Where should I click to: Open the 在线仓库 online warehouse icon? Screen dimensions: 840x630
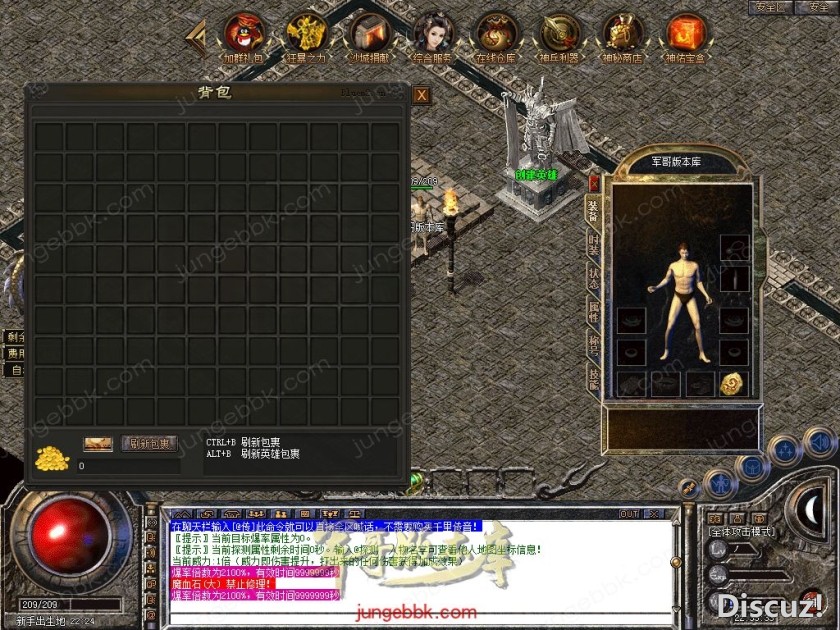(496, 33)
